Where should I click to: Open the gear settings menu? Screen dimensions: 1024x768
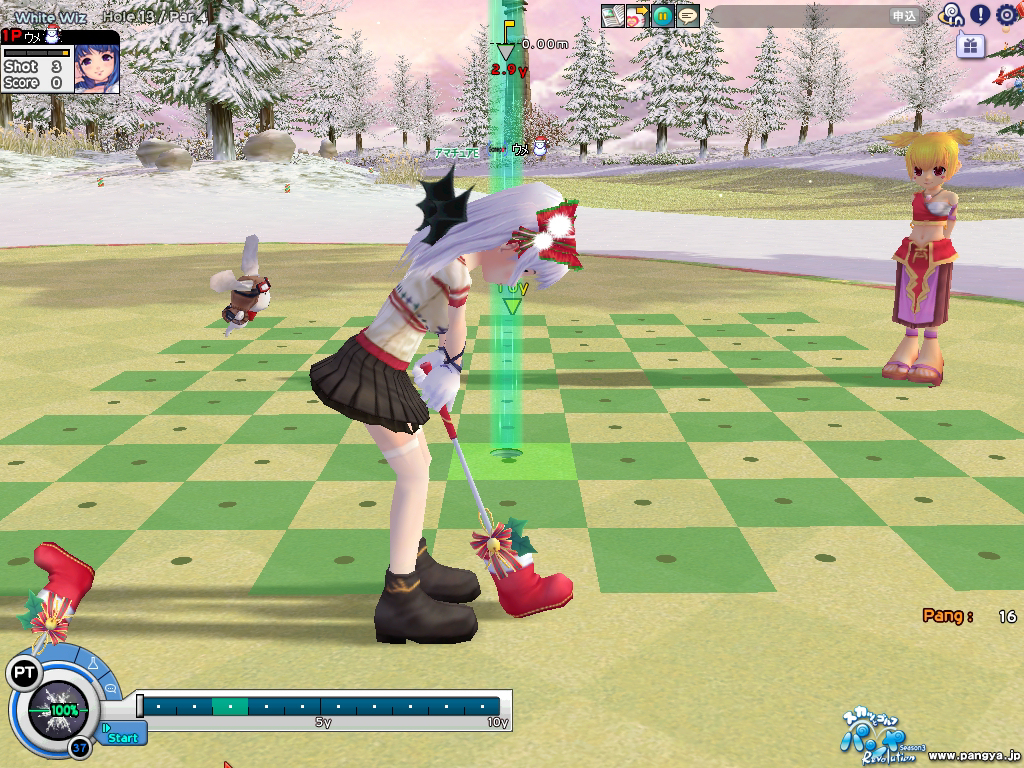[x=1006, y=15]
